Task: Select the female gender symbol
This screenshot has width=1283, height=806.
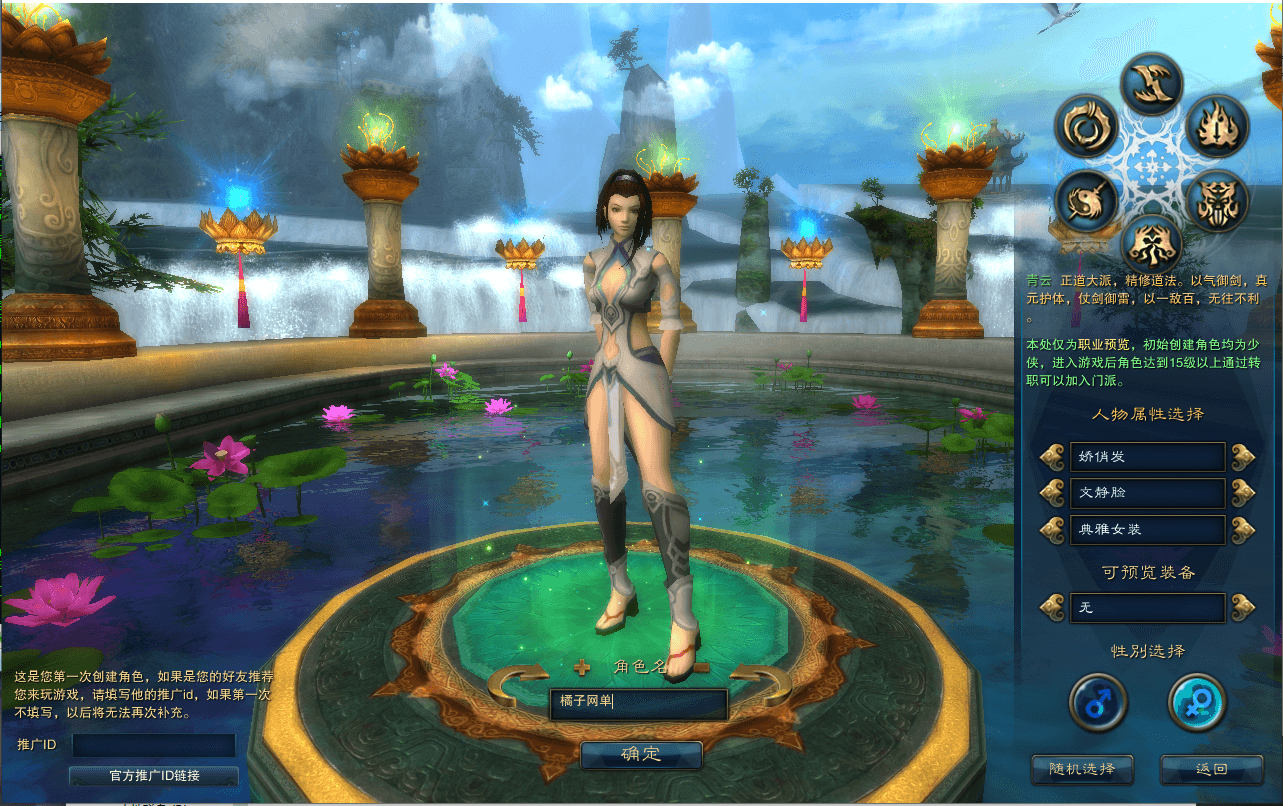Action: (1196, 701)
